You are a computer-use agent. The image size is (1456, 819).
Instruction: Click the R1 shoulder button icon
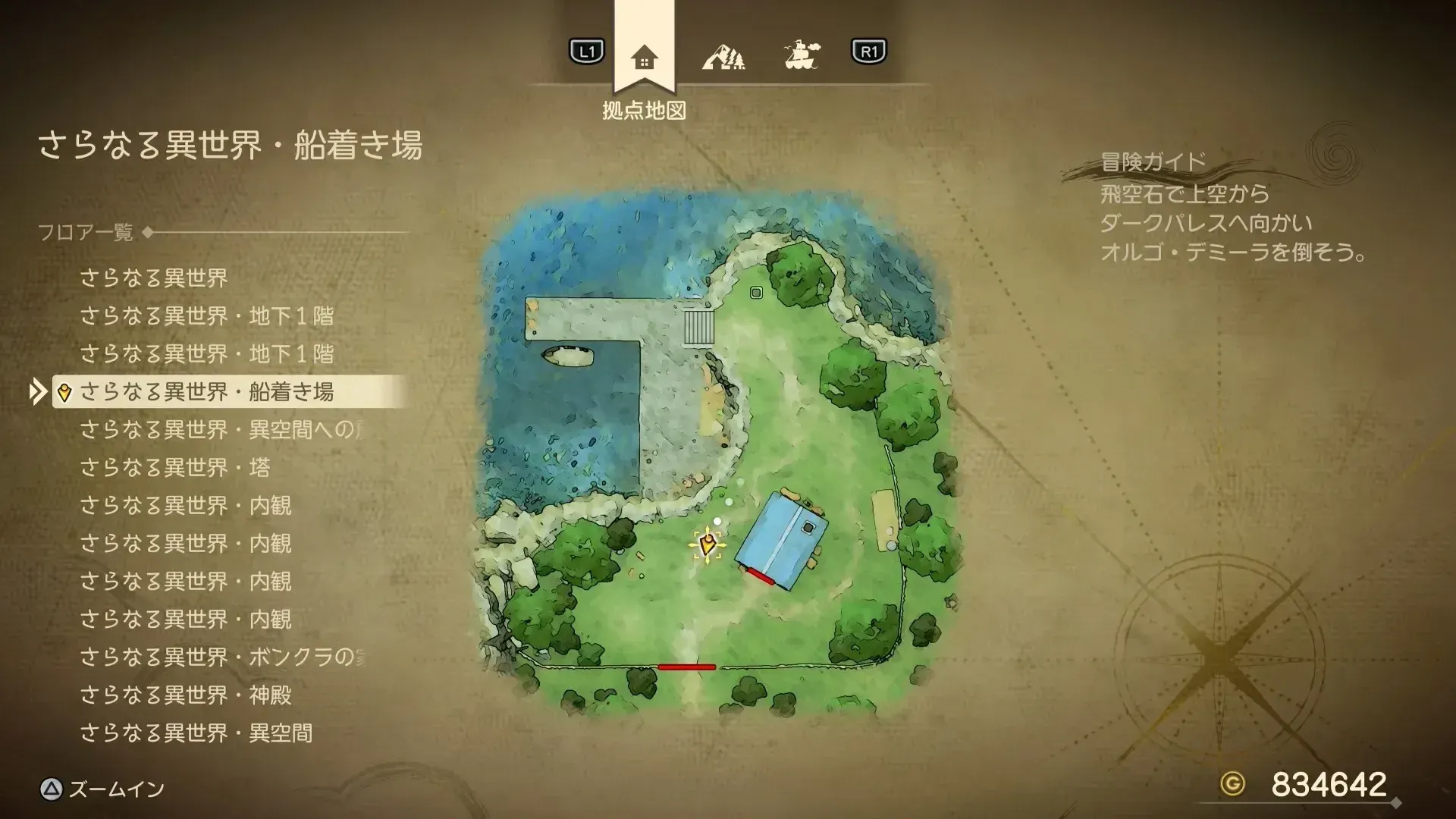[x=868, y=52]
